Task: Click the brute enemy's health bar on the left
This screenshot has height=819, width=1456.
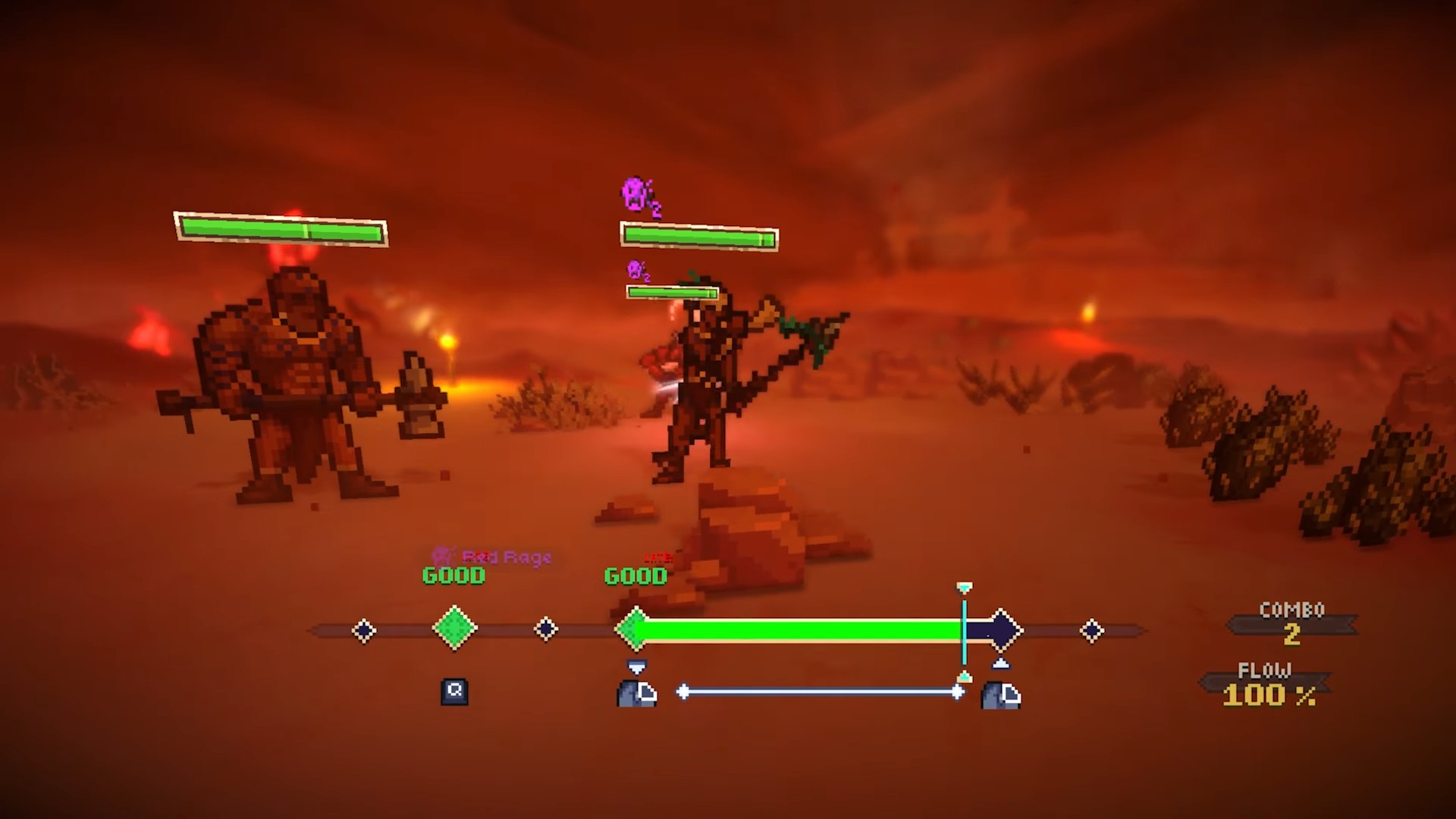Action: point(280,229)
